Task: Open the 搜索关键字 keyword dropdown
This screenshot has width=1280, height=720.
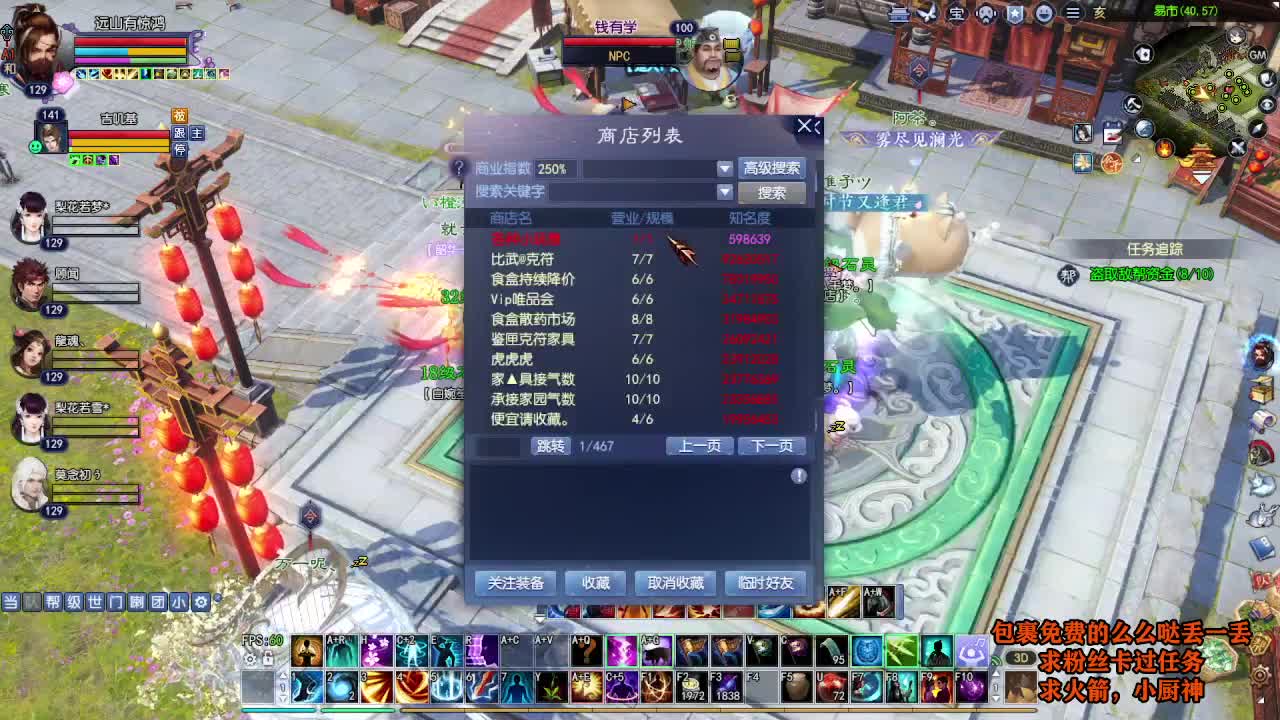Action: tap(724, 191)
